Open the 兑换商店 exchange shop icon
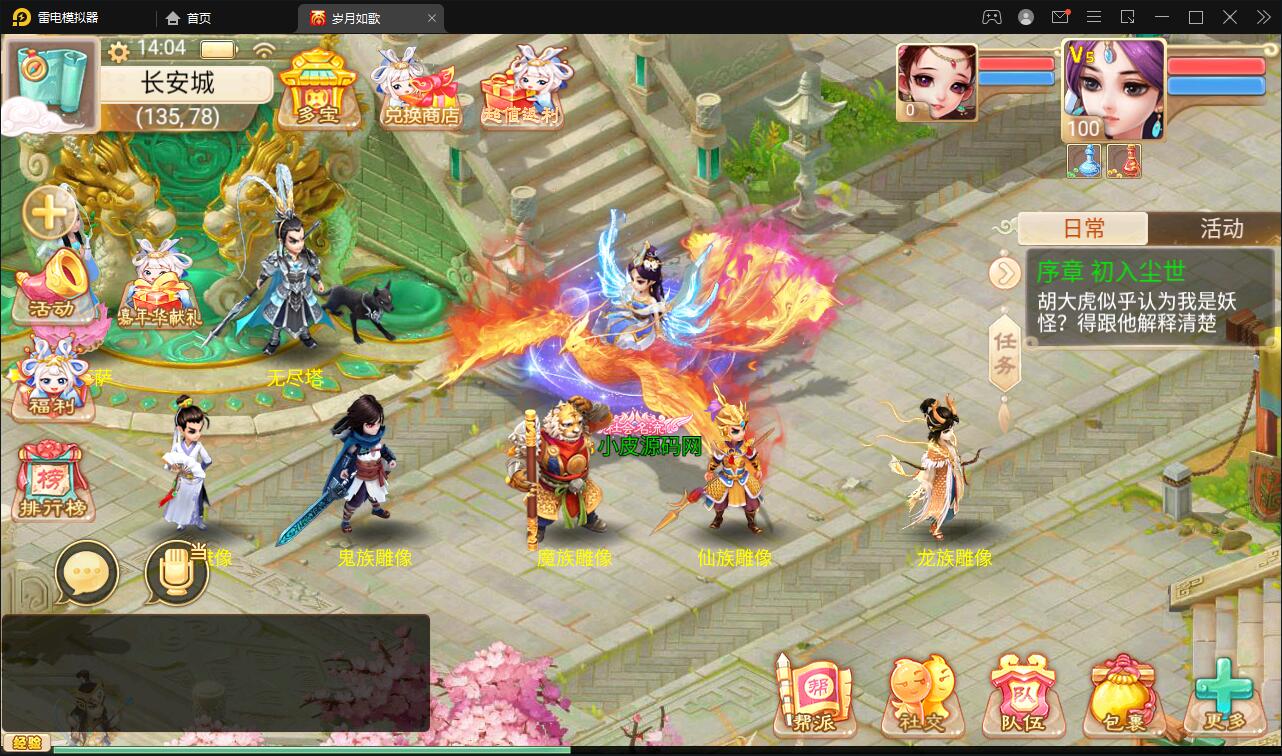Viewport: 1282px width, 756px height. pyautogui.click(x=421, y=90)
